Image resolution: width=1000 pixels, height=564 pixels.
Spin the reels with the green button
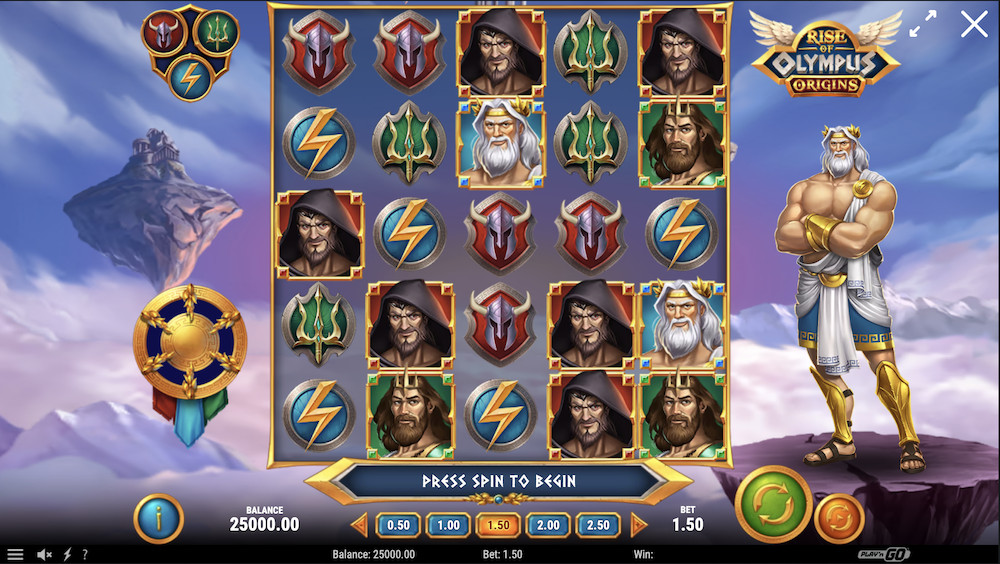[773, 504]
